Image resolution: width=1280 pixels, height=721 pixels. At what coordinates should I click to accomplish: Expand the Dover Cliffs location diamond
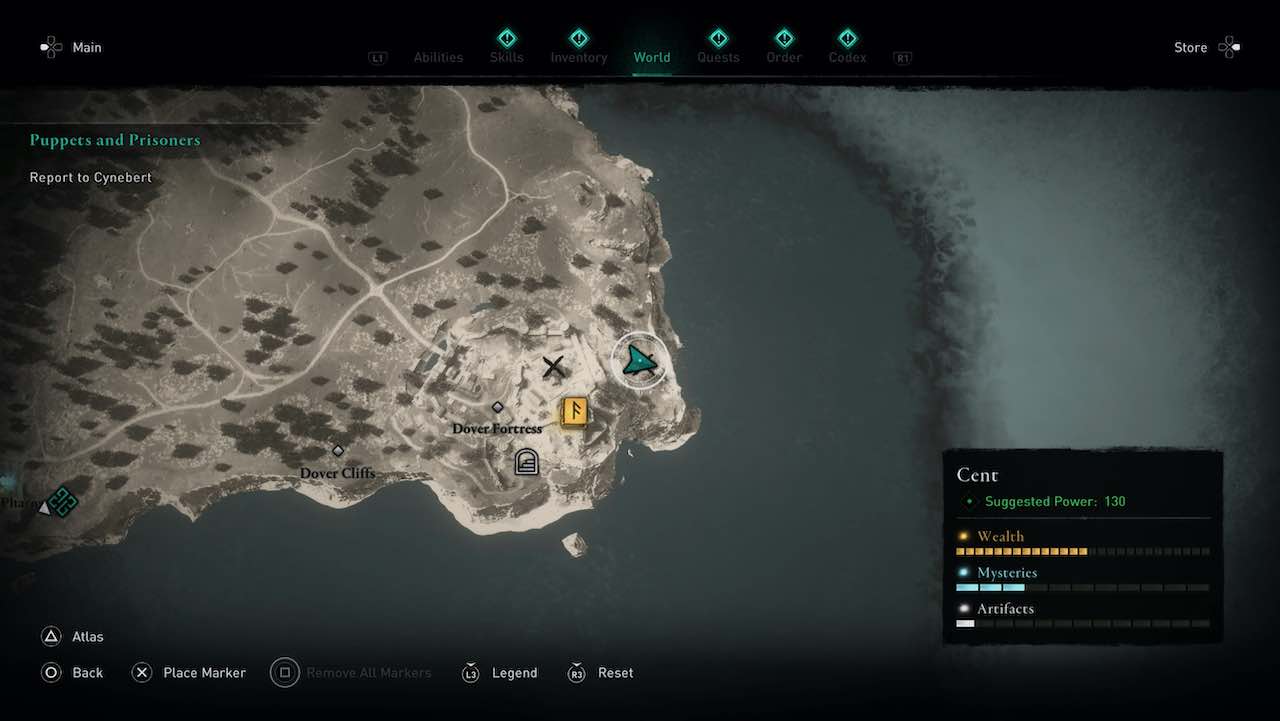(x=337, y=451)
